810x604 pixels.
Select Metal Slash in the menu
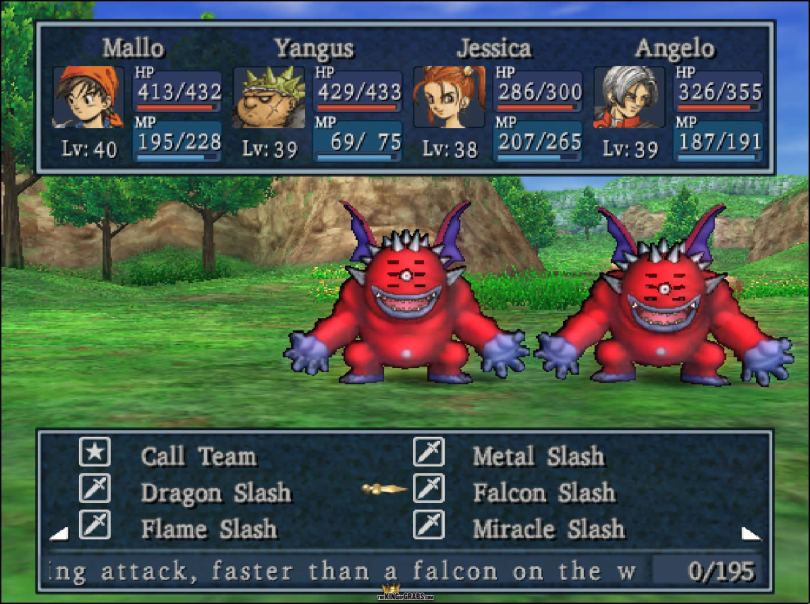(x=538, y=457)
